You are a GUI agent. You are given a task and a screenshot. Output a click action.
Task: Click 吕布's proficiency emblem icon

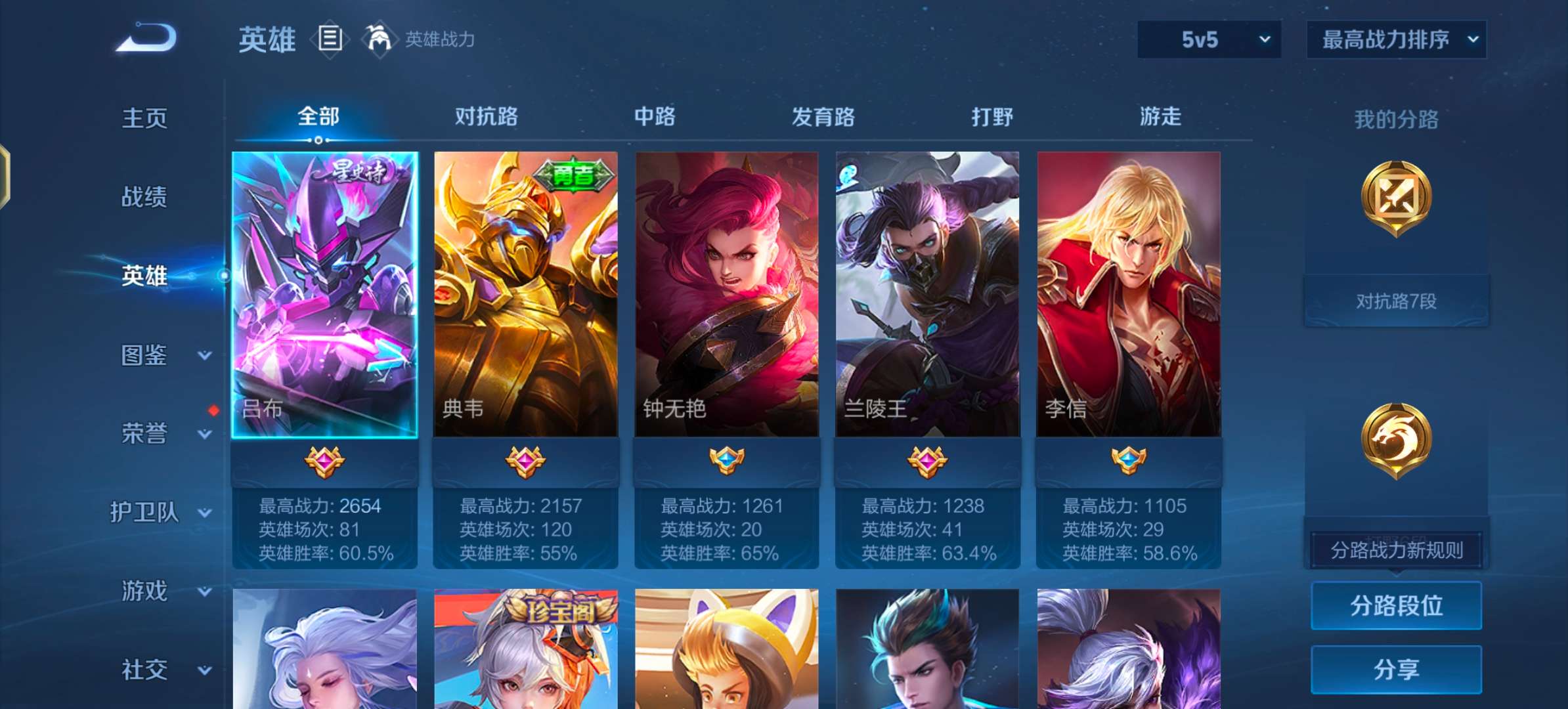(326, 463)
